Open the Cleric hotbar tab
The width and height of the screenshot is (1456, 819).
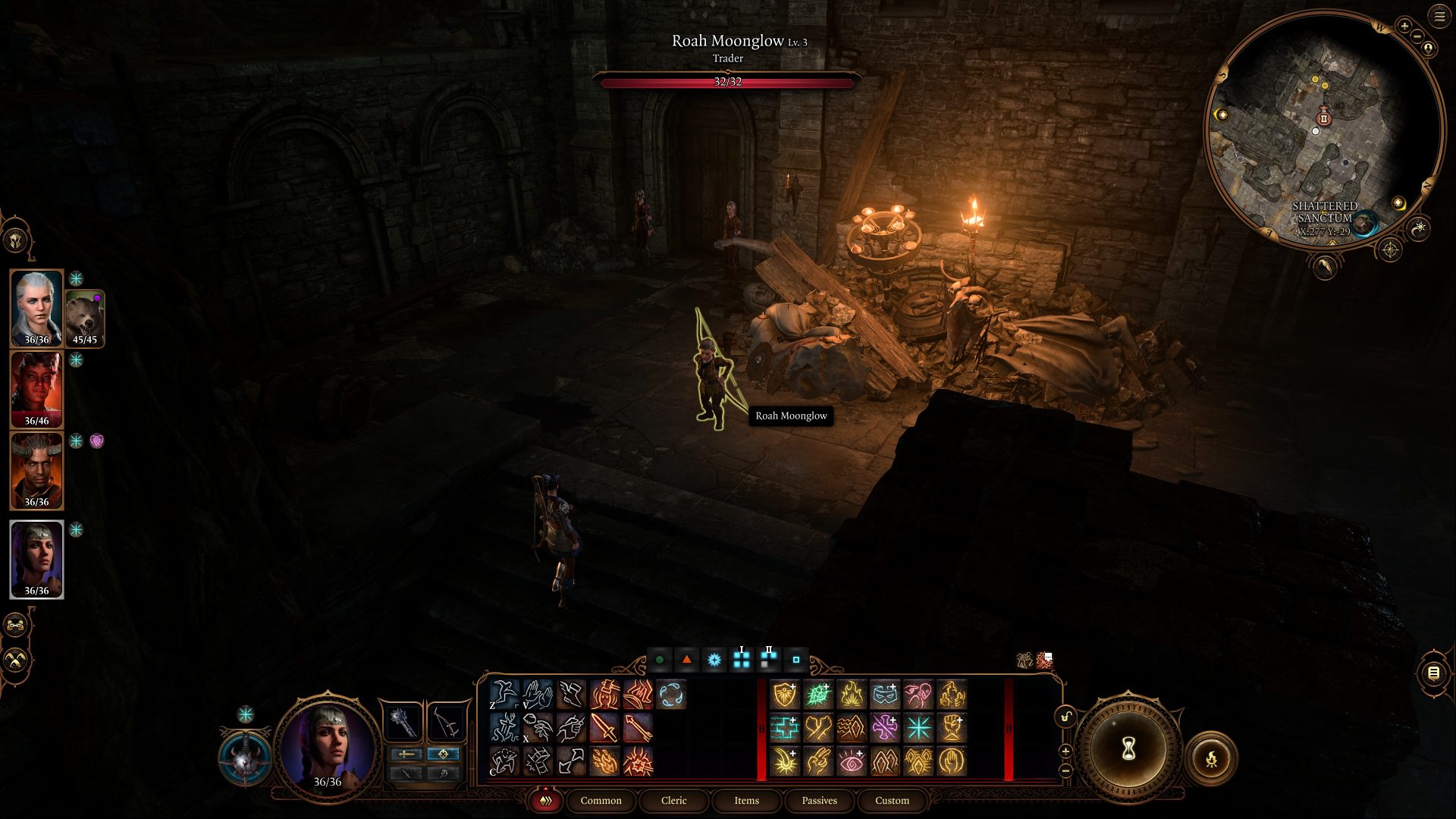673,801
